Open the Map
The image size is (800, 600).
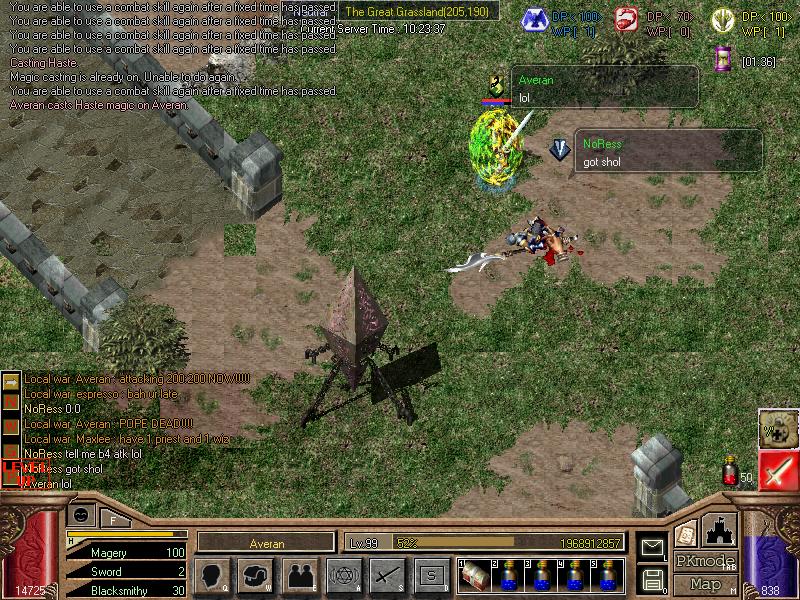coord(705,584)
